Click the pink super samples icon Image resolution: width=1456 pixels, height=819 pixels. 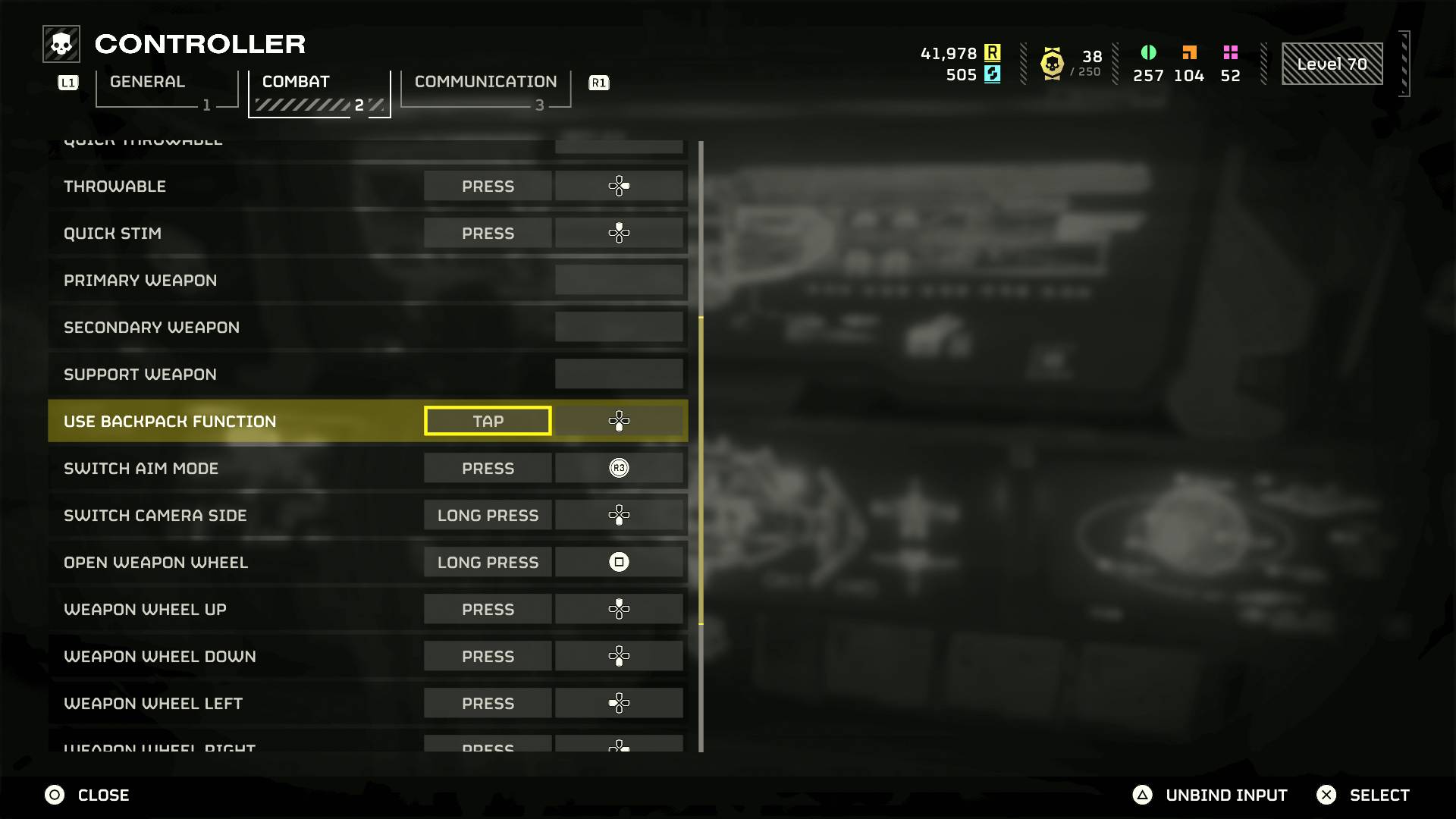click(1230, 53)
